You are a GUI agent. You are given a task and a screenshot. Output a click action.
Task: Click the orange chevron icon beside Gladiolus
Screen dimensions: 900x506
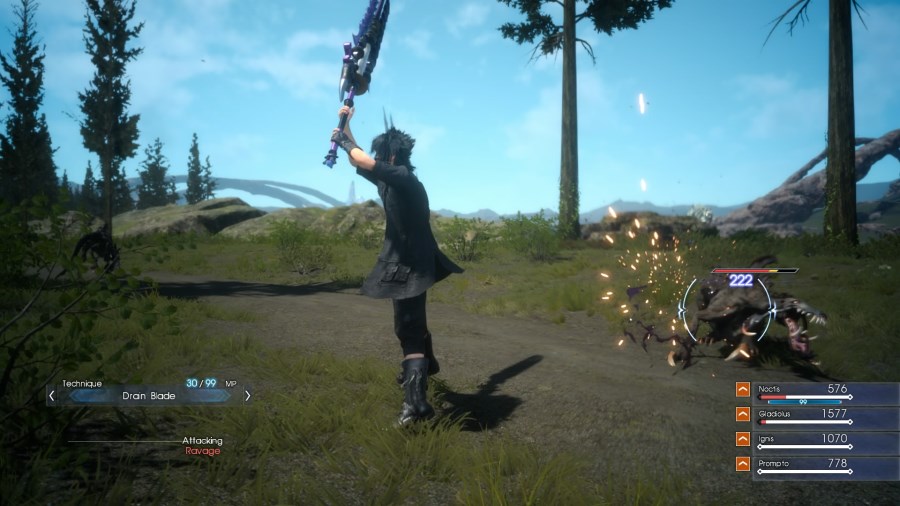(x=743, y=414)
